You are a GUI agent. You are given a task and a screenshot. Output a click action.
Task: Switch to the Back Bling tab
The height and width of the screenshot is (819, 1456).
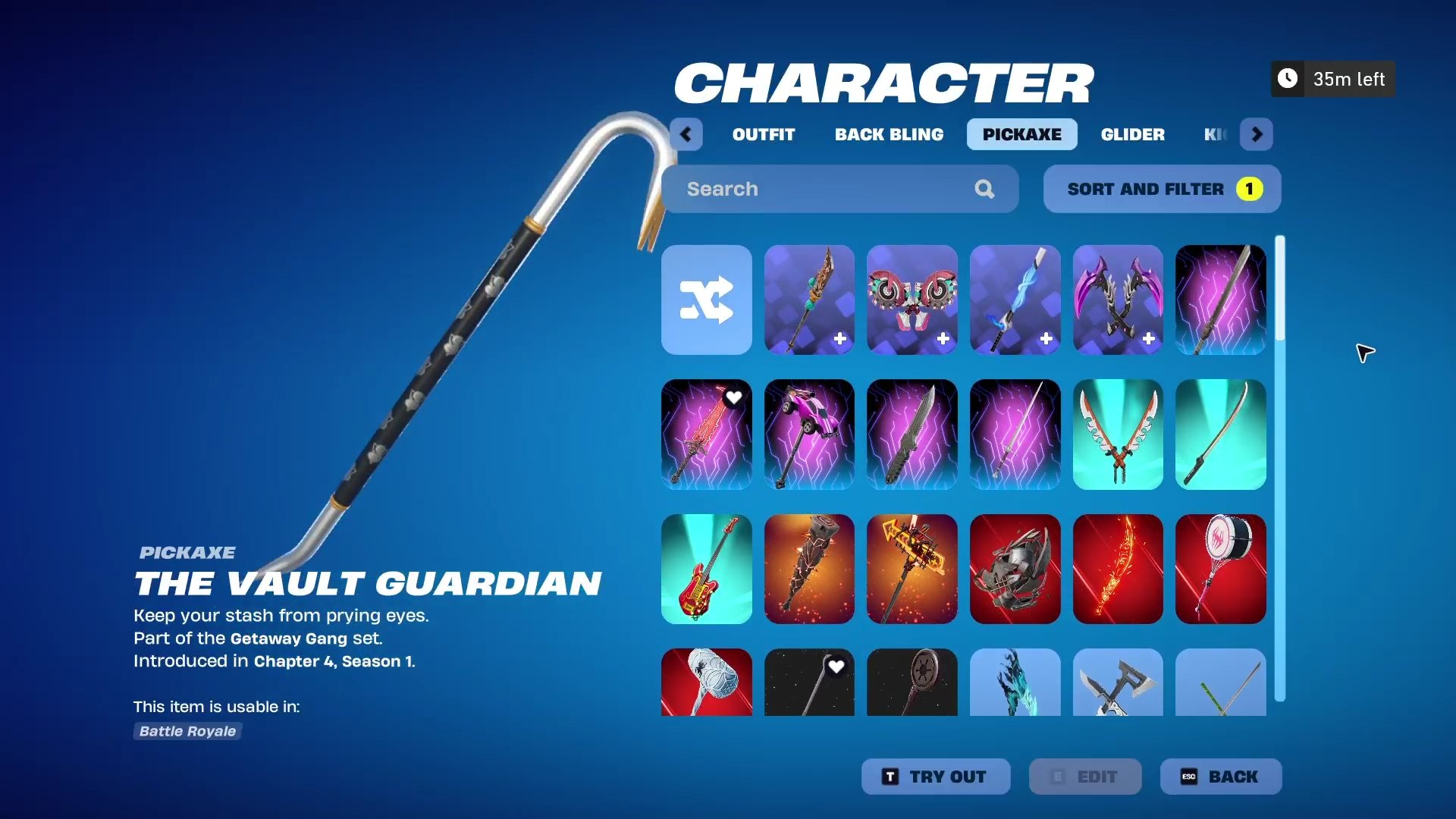pyautogui.click(x=889, y=134)
